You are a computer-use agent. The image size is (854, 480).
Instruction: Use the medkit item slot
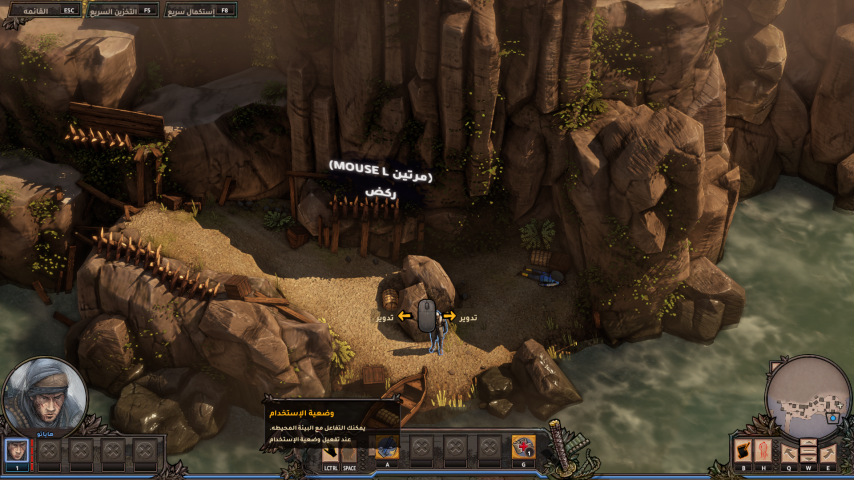(x=523, y=447)
